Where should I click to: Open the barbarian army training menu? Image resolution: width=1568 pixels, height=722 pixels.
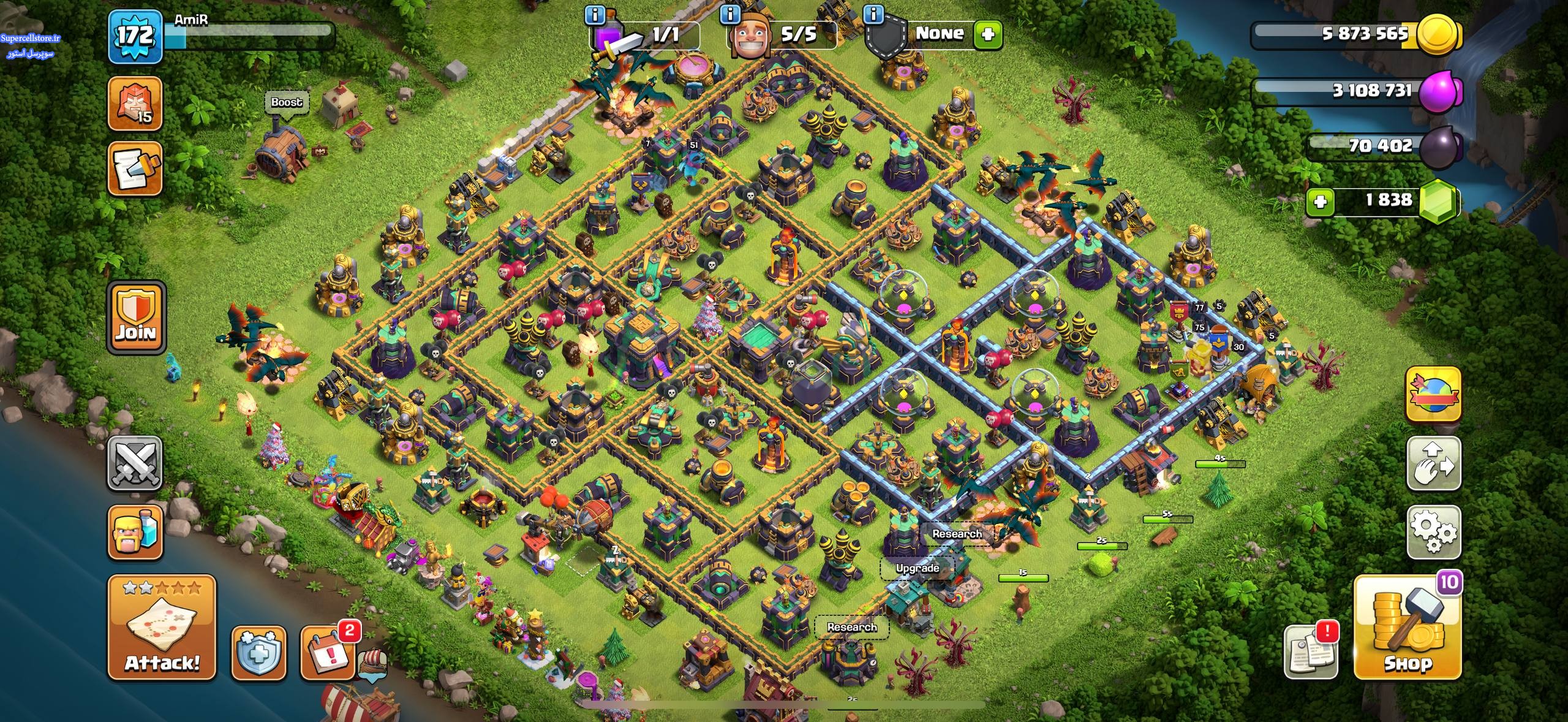coord(135,532)
